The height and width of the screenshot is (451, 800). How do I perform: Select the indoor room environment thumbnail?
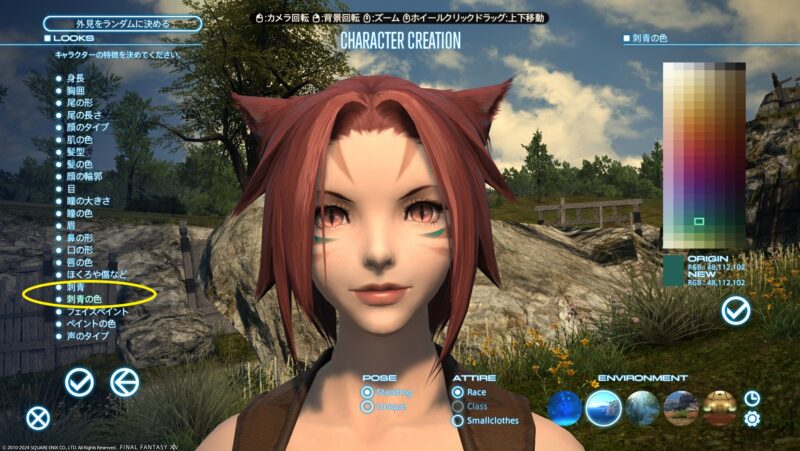[719, 407]
